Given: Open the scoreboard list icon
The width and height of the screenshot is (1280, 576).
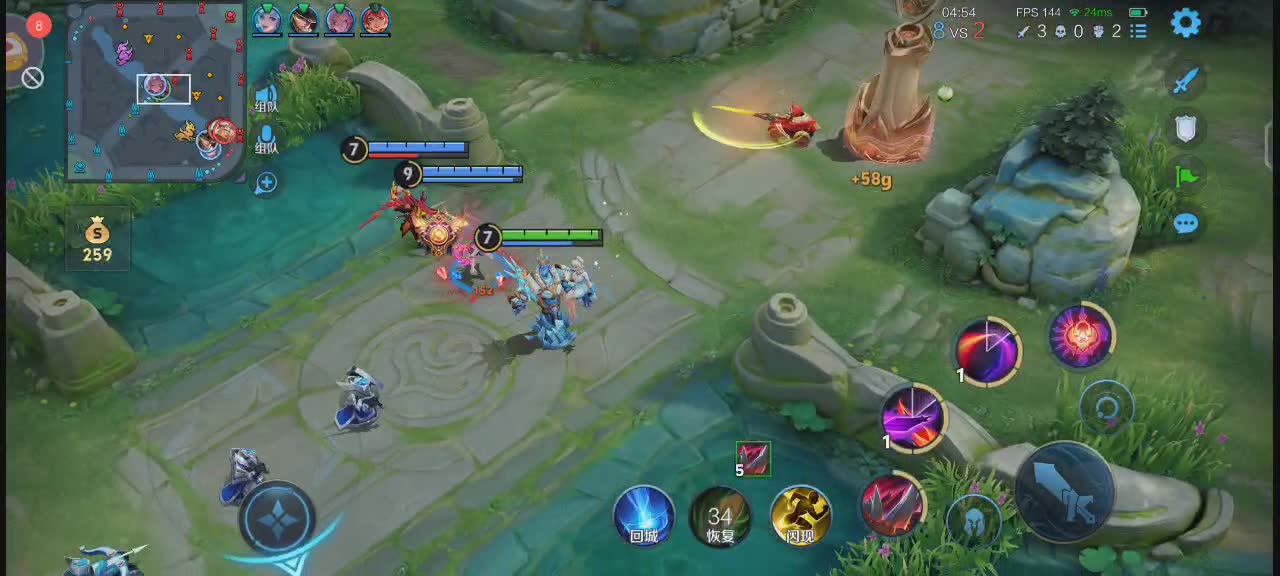Looking at the screenshot, I should click(1138, 31).
